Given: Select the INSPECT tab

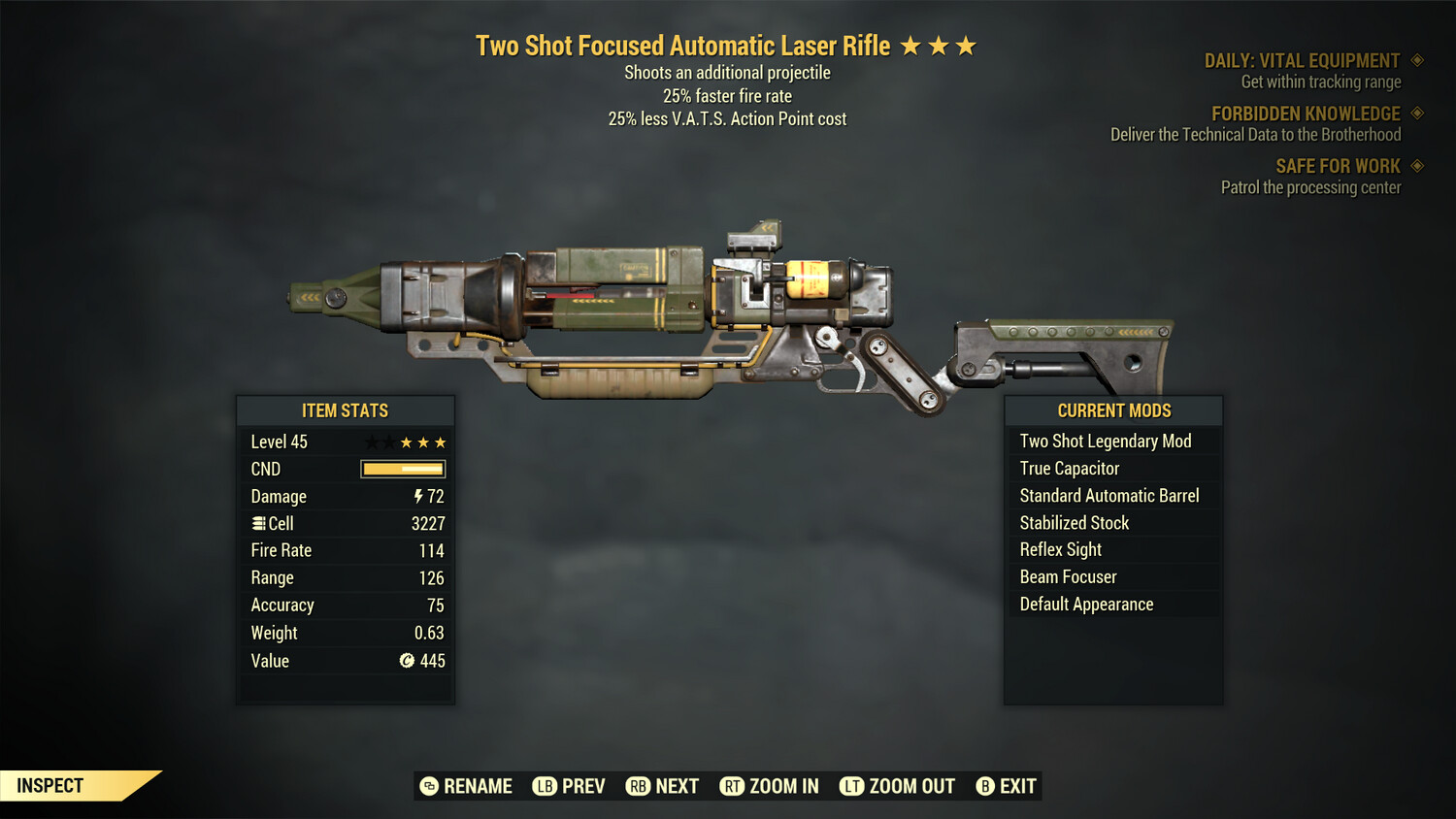Looking at the screenshot, I should point(50,785).
